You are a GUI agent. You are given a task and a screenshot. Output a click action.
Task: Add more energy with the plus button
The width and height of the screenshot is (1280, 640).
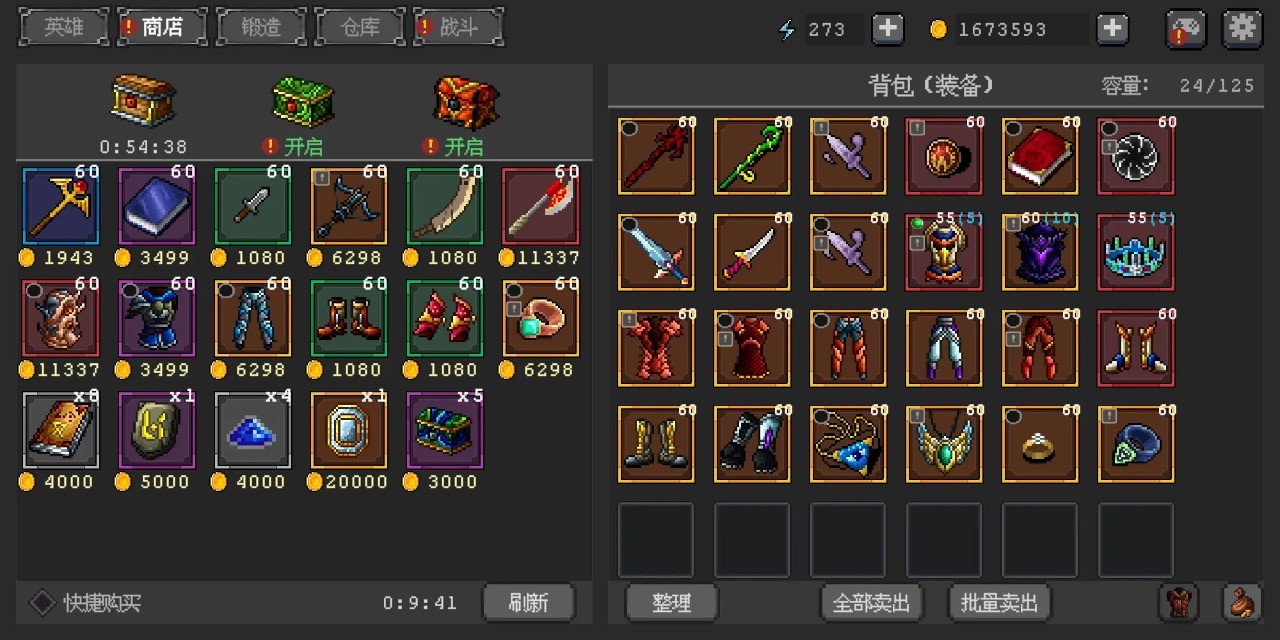(x=887, y=29)
